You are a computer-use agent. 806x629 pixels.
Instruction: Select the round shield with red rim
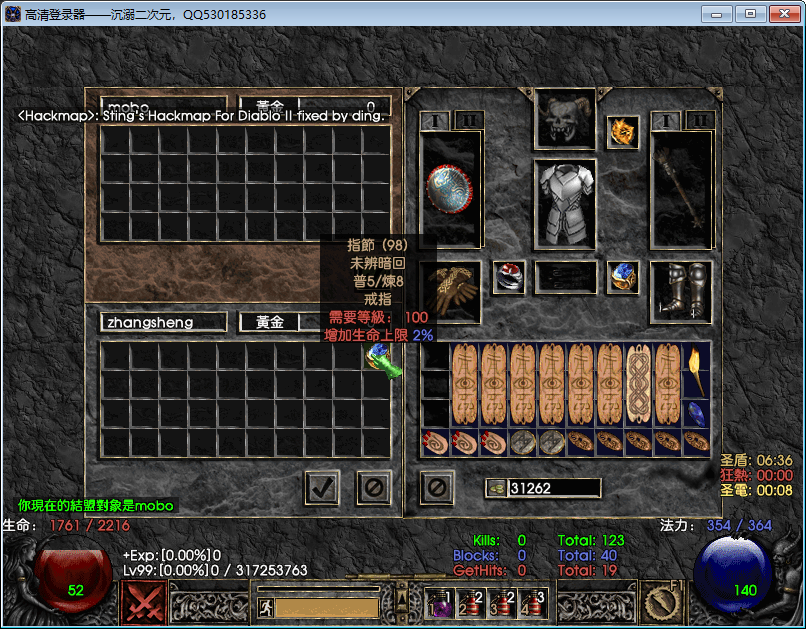click(450, 190)
